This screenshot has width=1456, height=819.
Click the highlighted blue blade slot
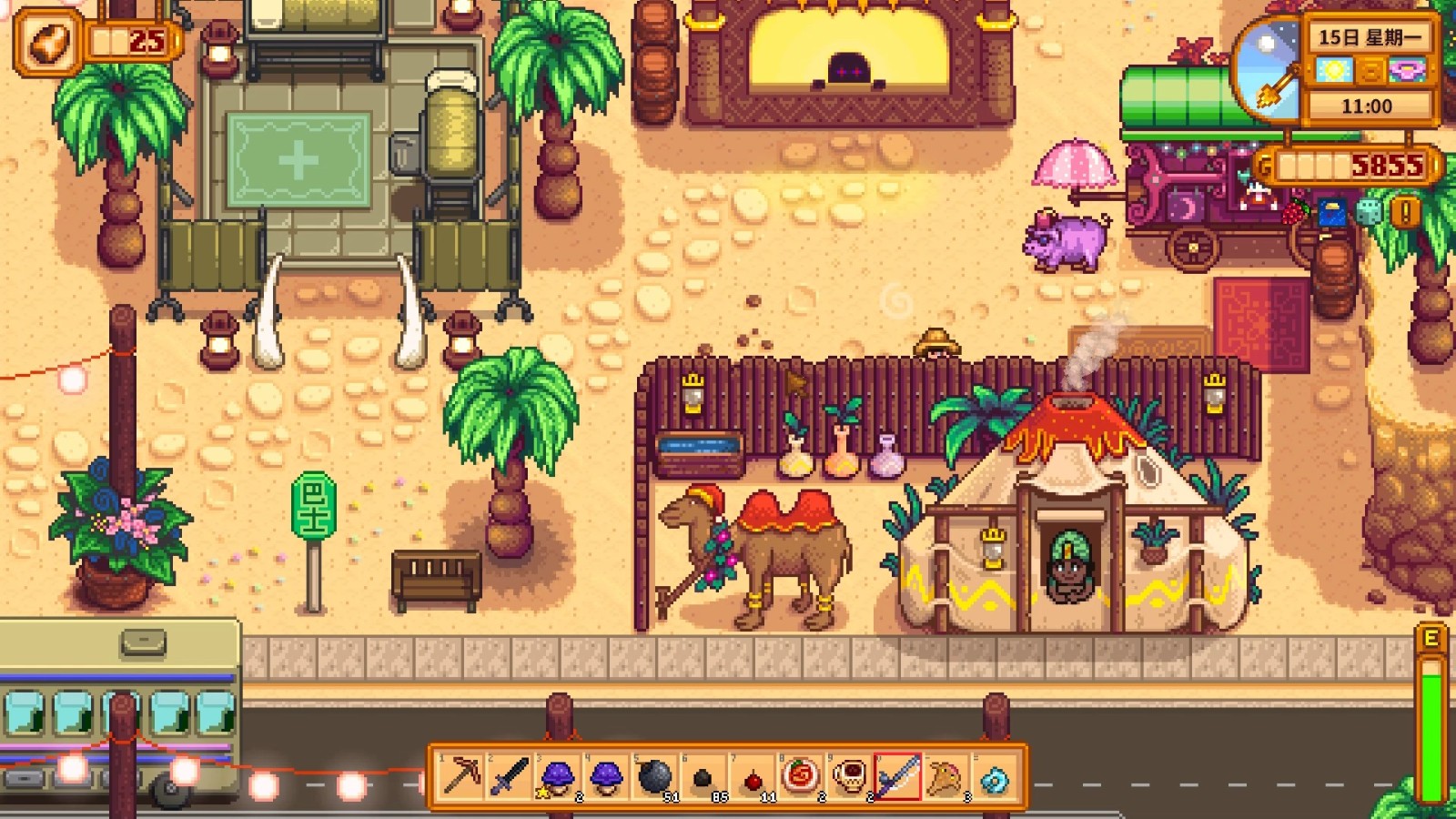(897, 777)
